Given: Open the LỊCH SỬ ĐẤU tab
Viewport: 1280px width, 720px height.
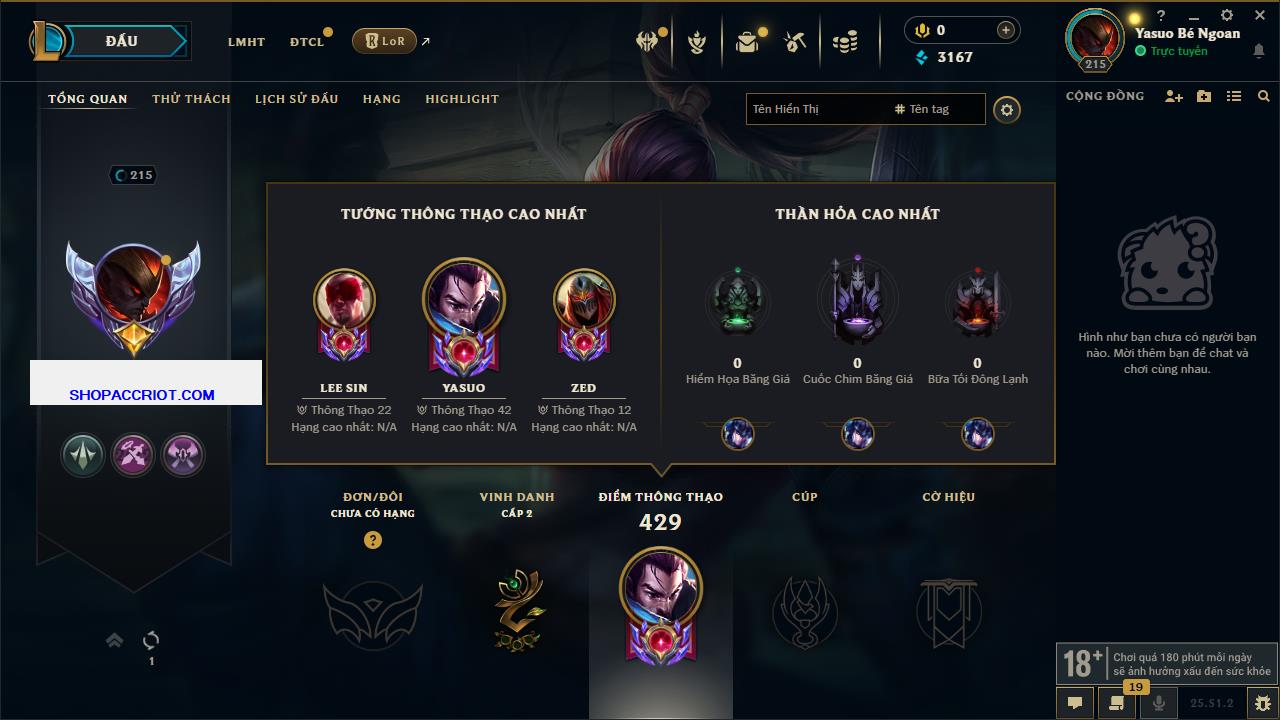Looking at the screenshot, I should click(x=296, y=99).
